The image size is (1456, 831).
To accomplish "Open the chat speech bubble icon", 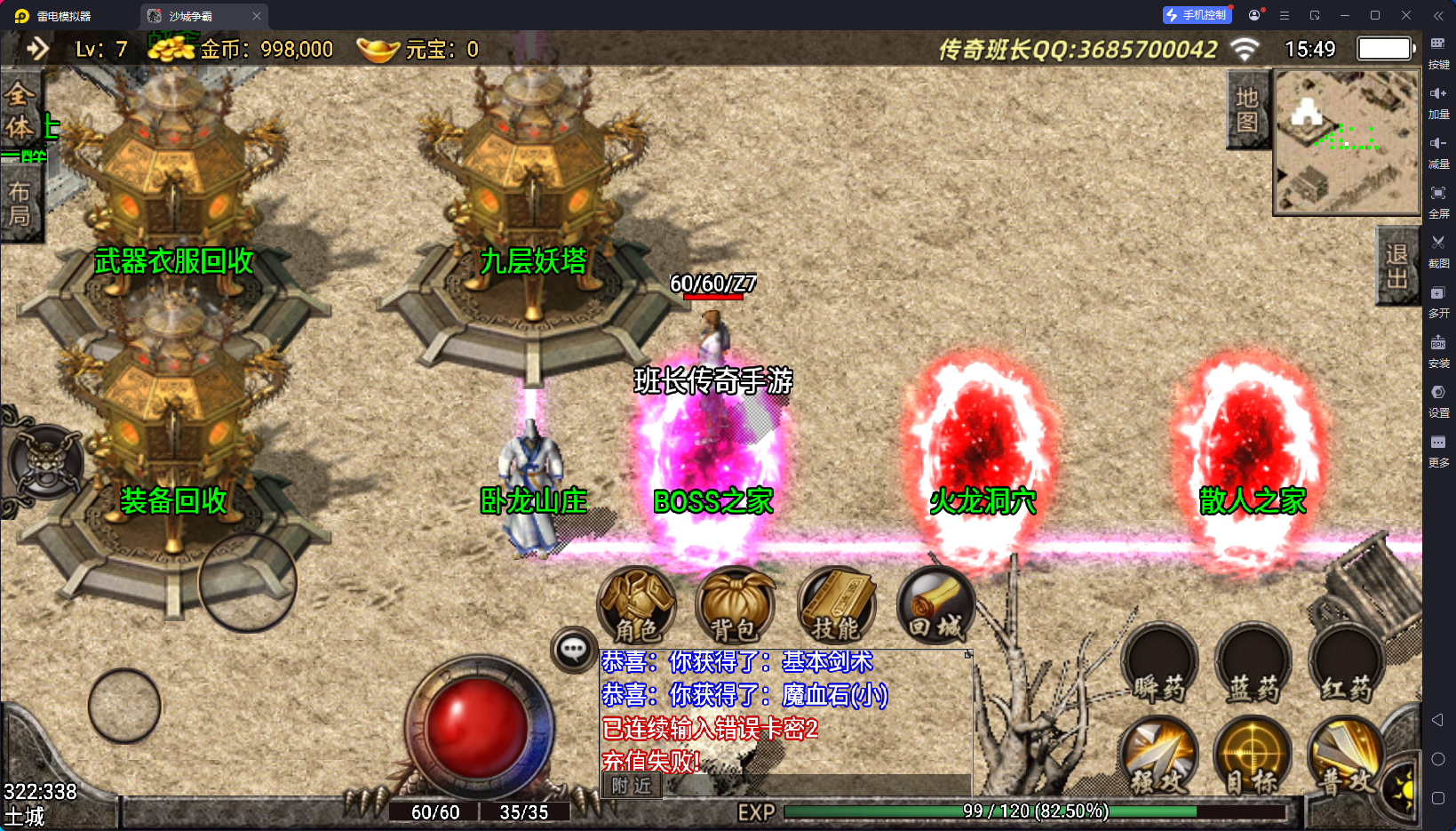I will coord(573,650).
